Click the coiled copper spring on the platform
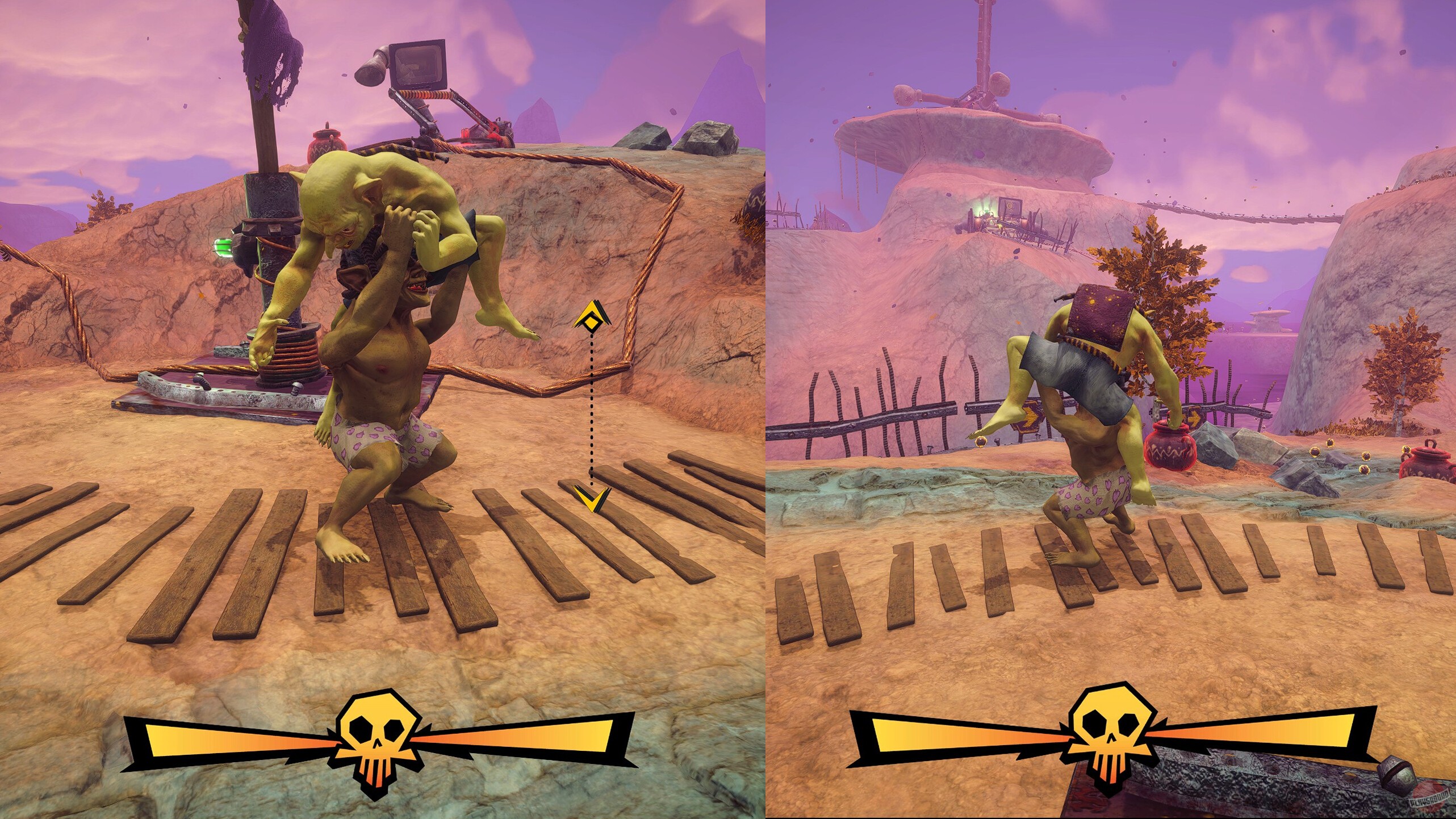 click(295, 352)
